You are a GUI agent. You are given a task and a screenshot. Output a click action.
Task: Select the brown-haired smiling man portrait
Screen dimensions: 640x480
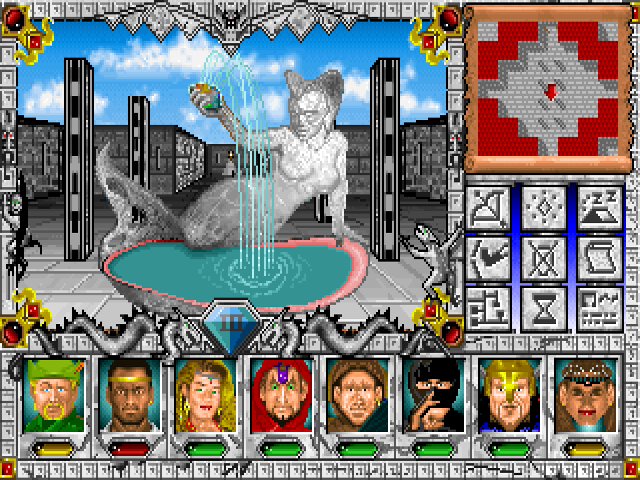click(x=352, y=396)
